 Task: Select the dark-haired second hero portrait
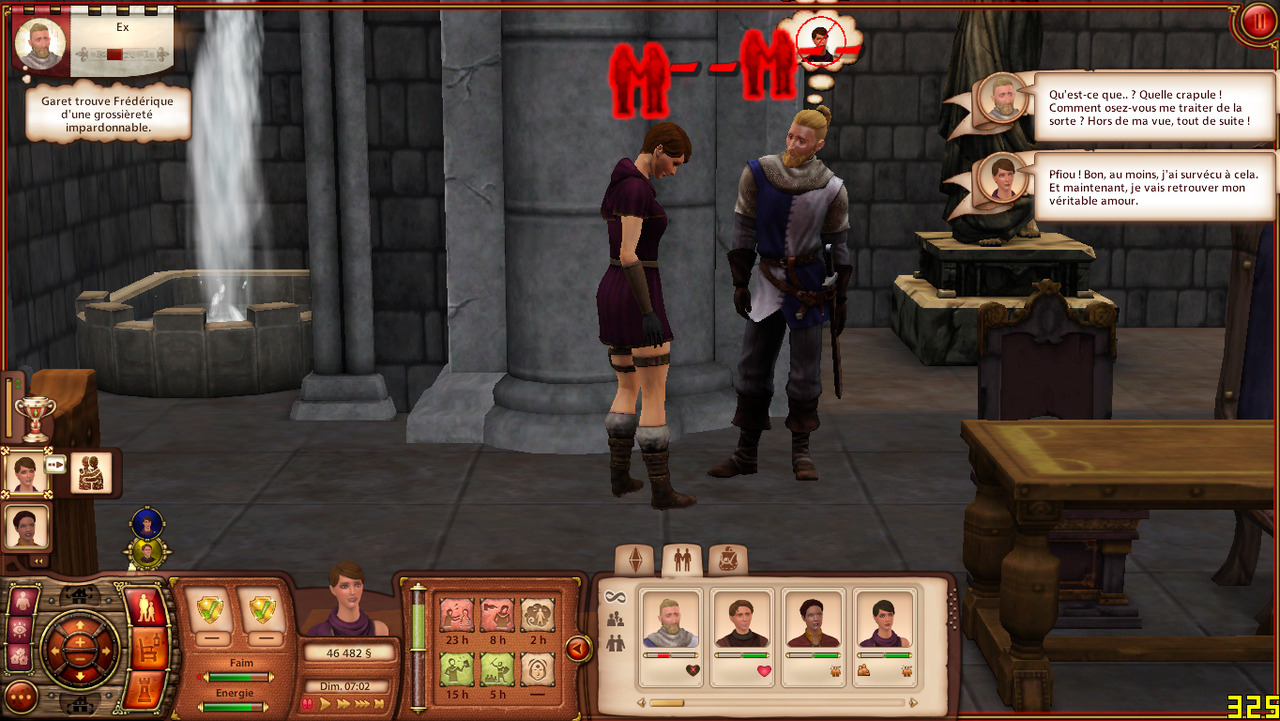26,526
